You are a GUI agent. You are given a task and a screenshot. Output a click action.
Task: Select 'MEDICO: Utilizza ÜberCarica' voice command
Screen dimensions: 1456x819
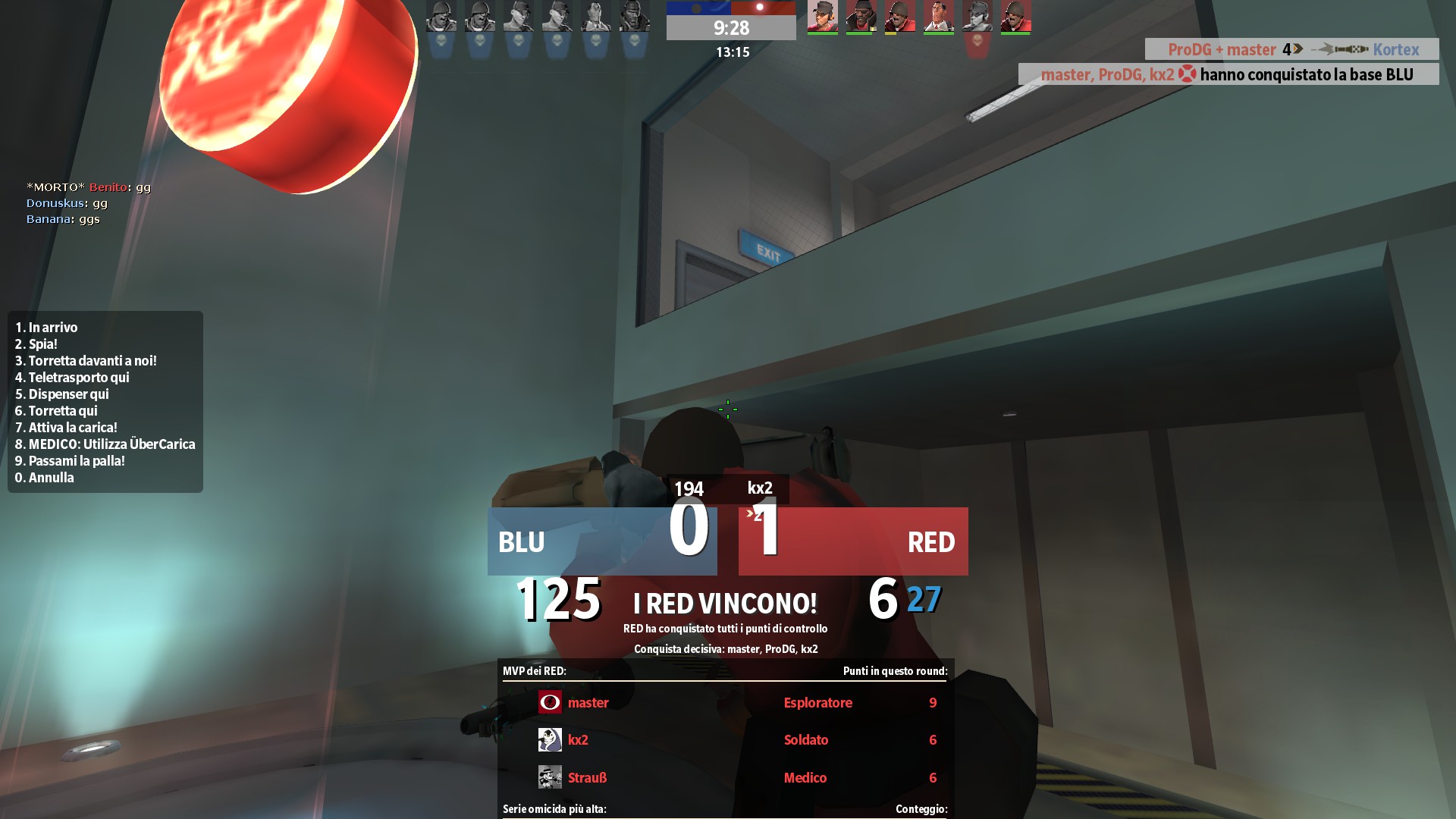105,444
